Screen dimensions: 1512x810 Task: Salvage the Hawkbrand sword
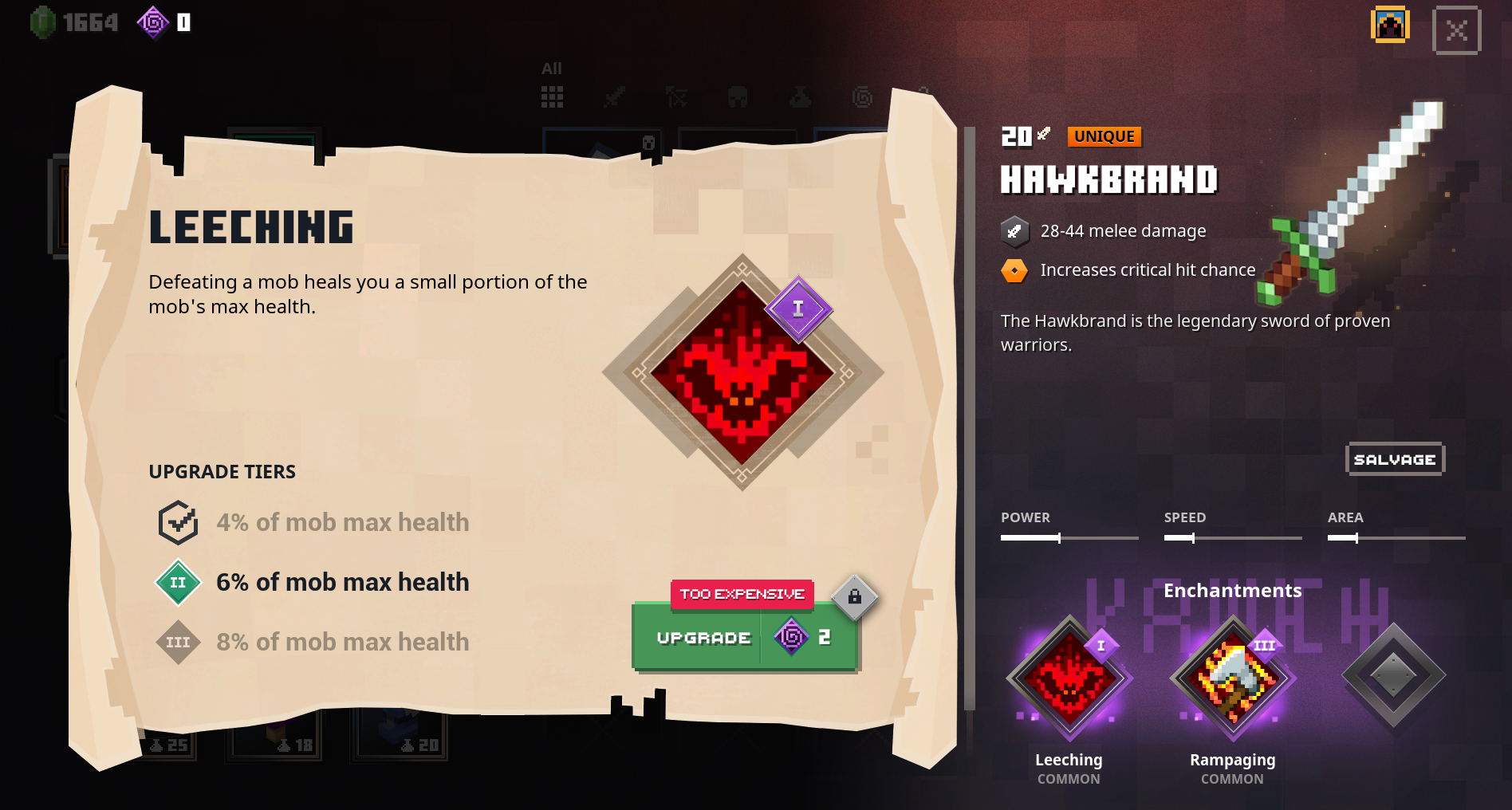(1394, 459)
